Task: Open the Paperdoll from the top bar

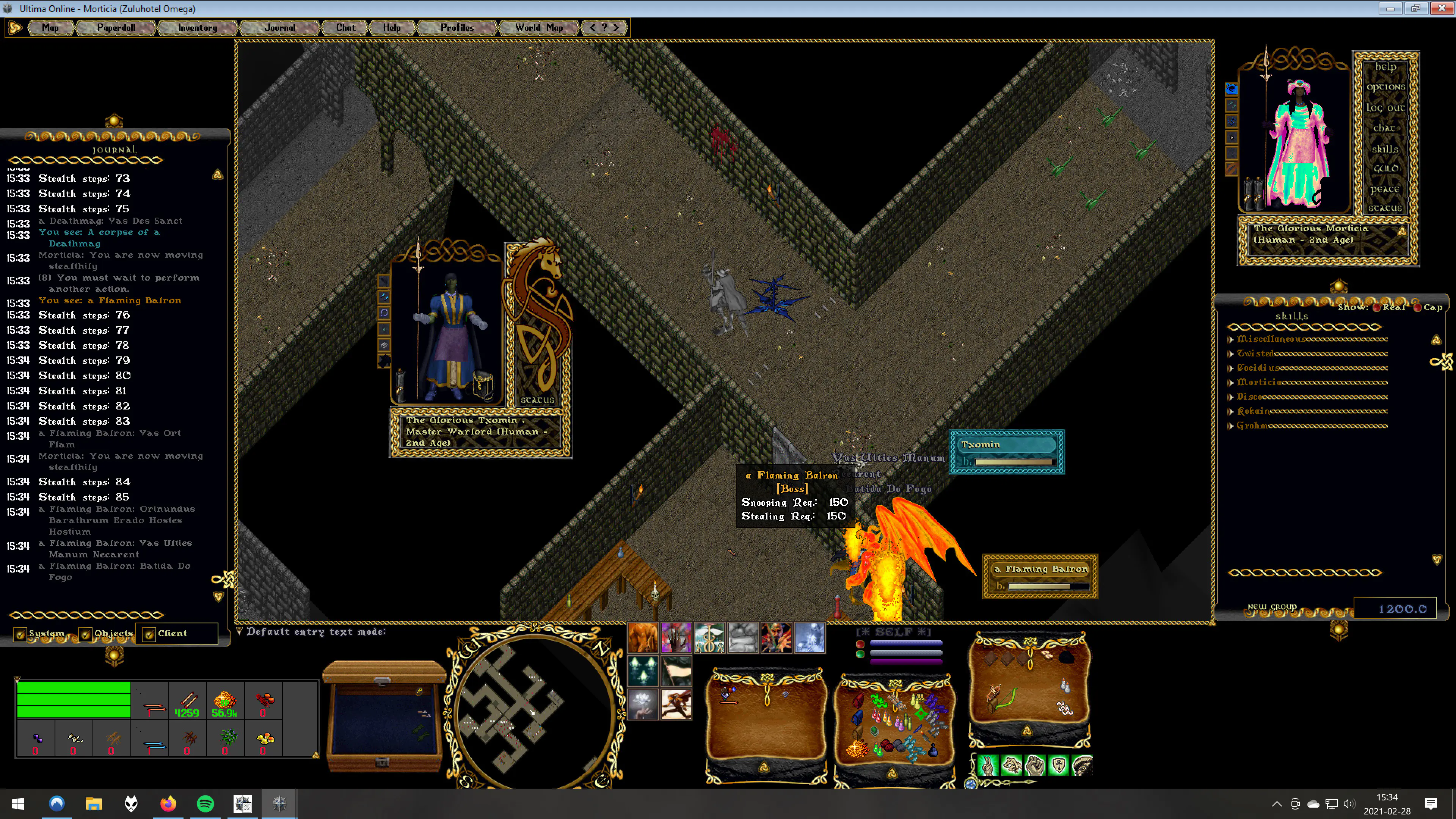Action: [x=116, y=28]
